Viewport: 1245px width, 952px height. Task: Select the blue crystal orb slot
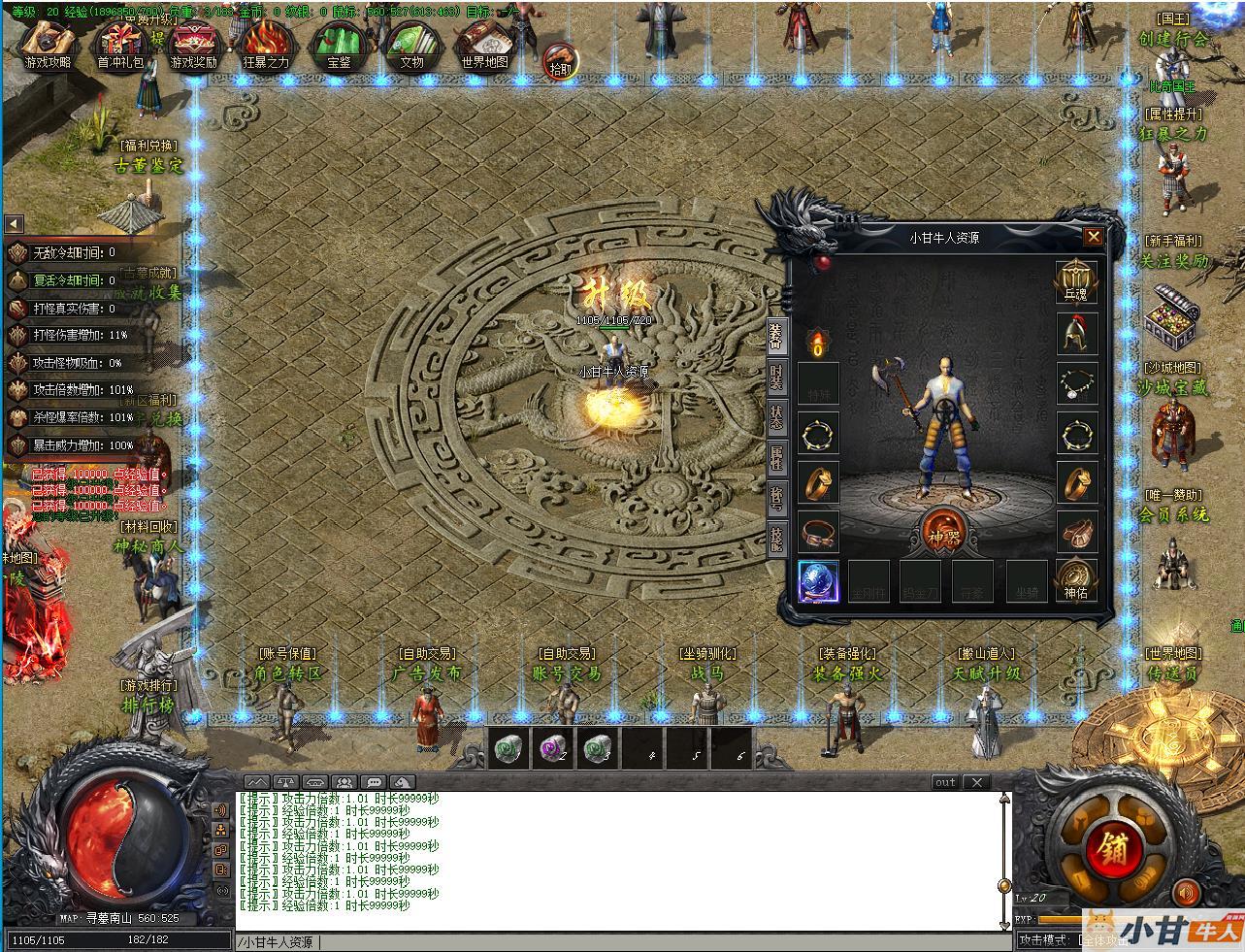(818, 580)
